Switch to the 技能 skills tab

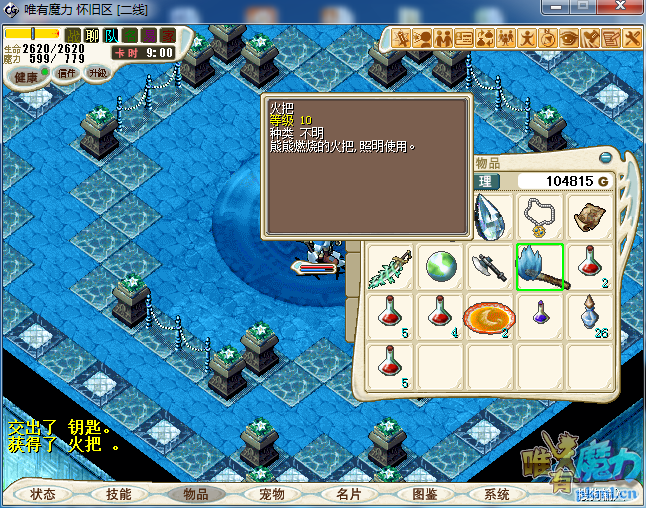point(119,494)
